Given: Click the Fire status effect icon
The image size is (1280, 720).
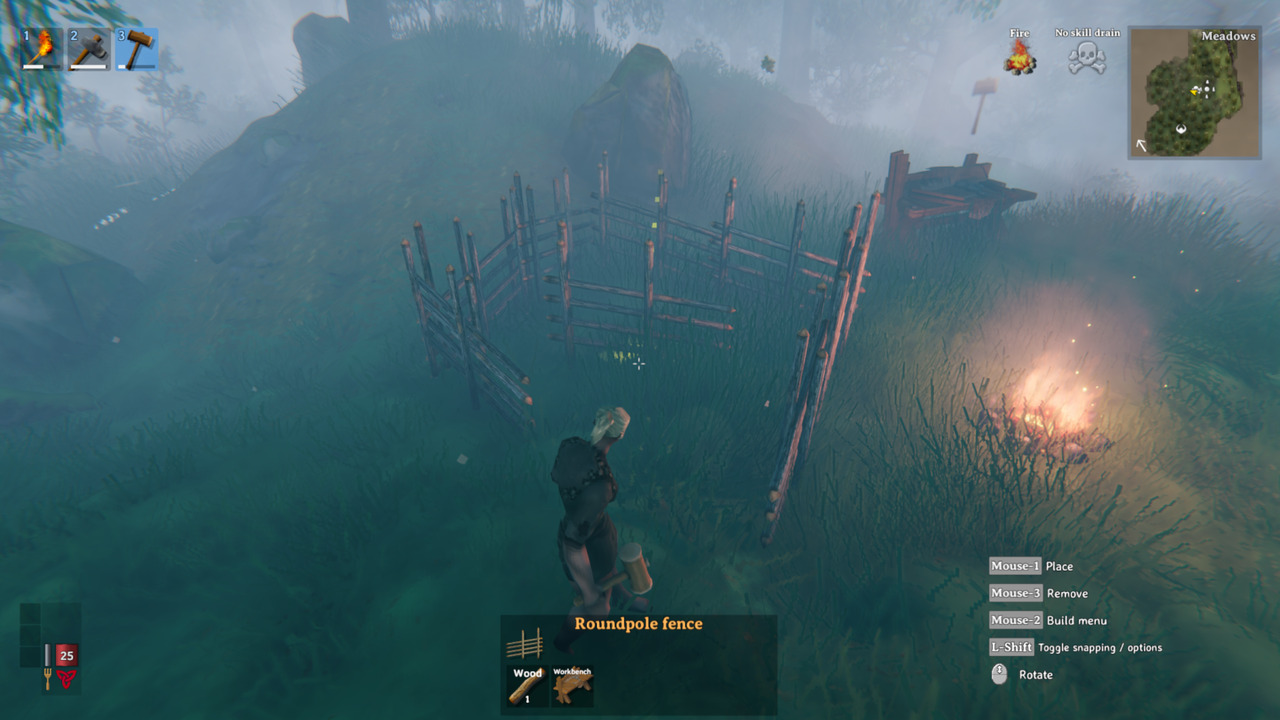Looking at the screenshot, I should (1019, 60).
